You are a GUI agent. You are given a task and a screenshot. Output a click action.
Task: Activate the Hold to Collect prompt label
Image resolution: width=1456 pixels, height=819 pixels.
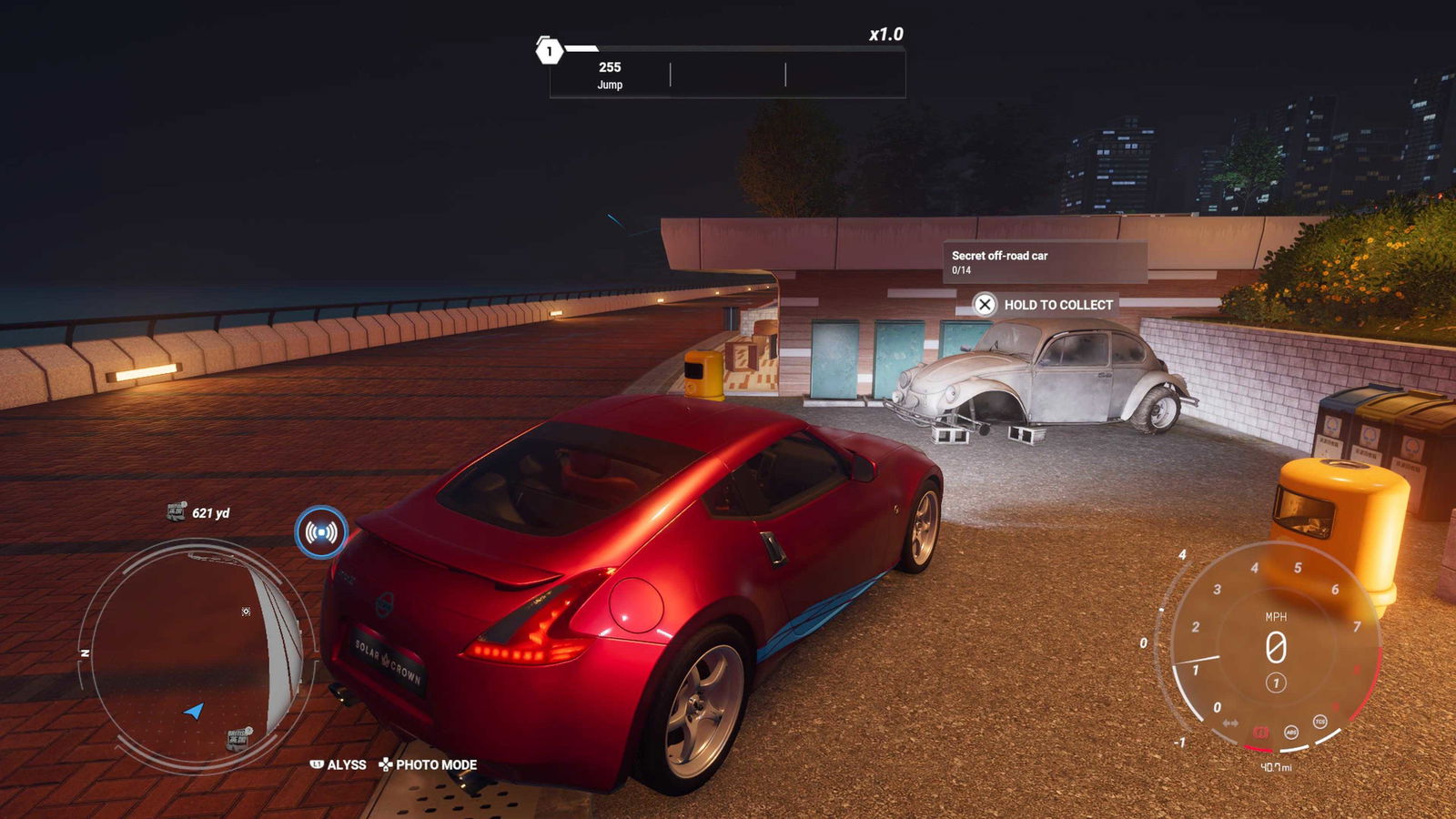pos(1057,305)
